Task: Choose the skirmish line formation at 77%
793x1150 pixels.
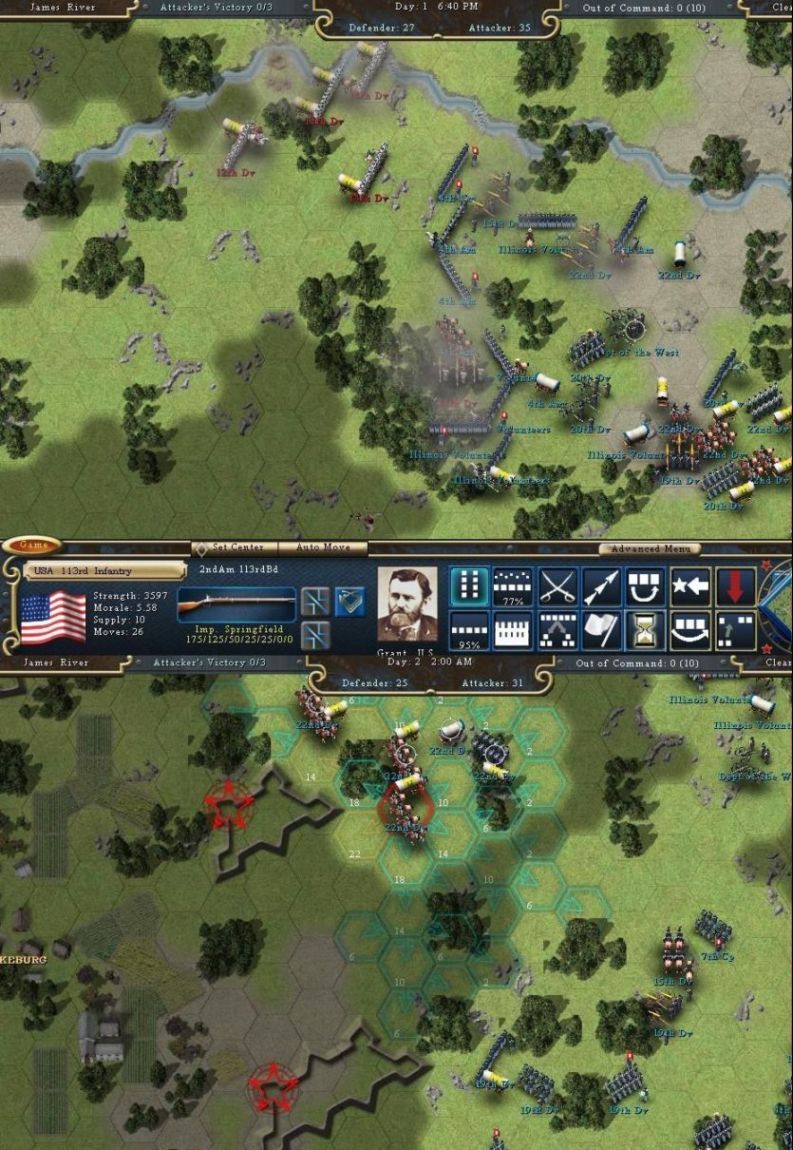Action: 512,586
